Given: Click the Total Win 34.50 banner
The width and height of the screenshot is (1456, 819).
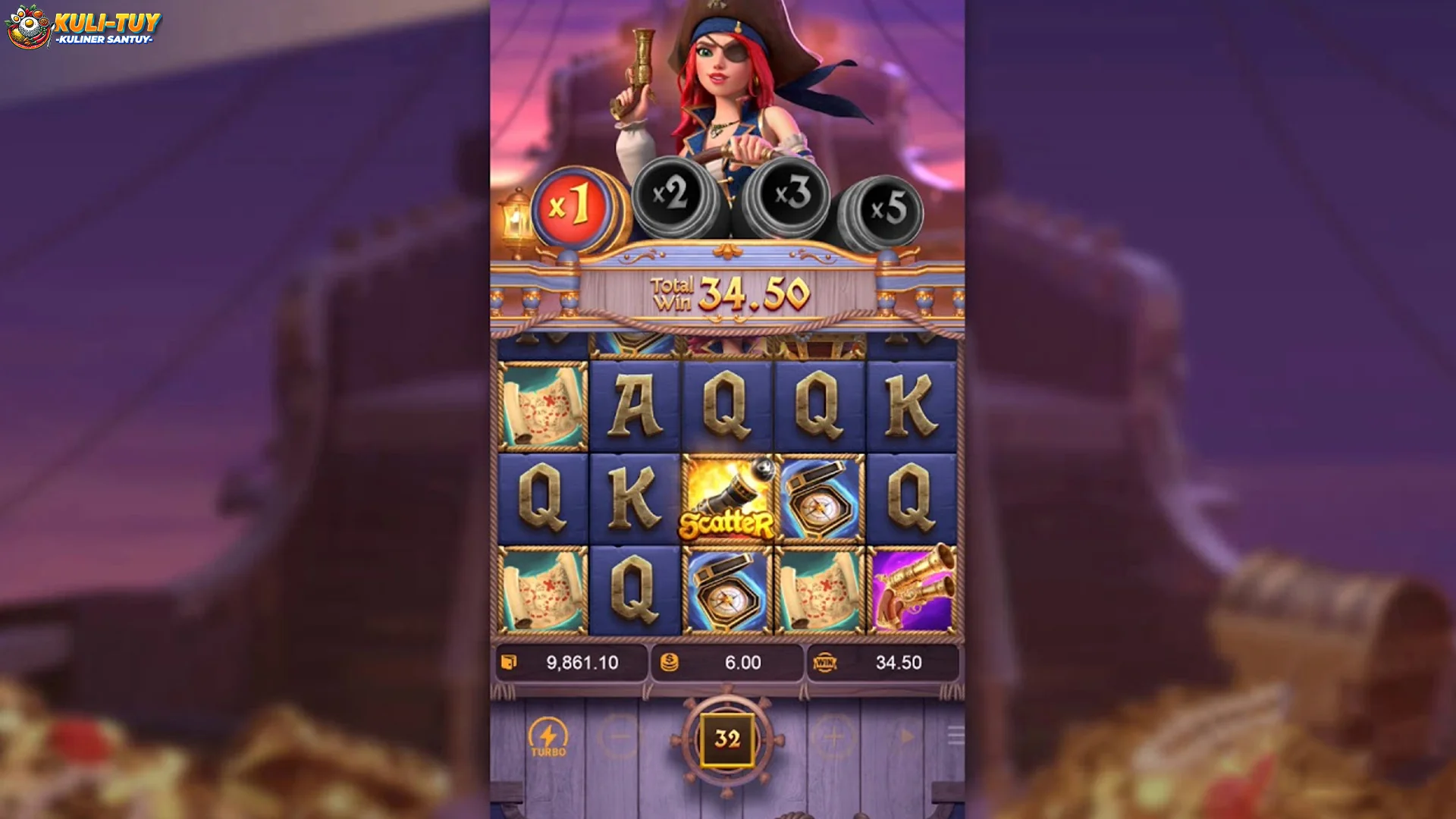Looking at the screenshot, I should tap(728, 290).
